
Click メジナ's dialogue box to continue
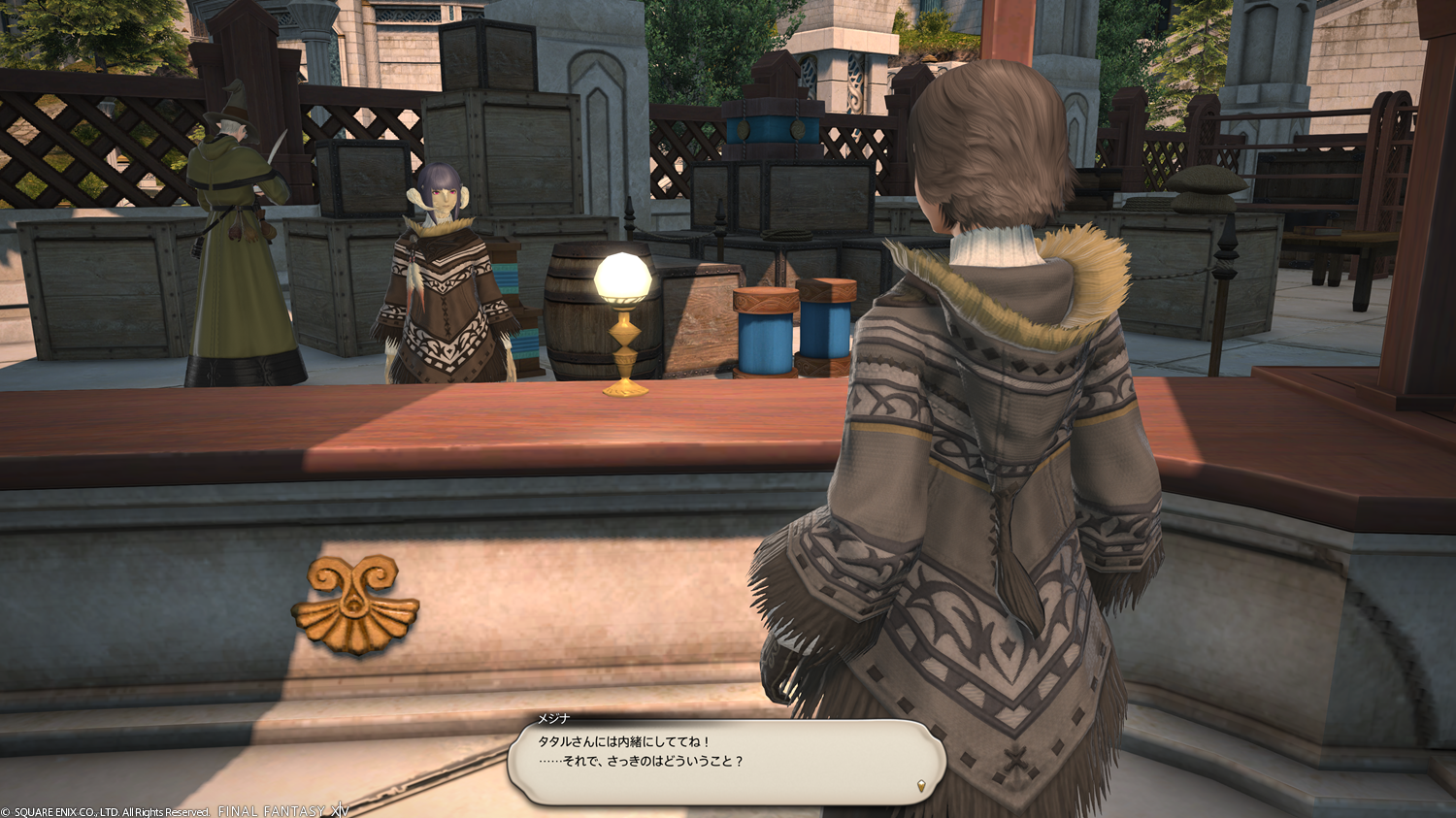tap(726, 762)
